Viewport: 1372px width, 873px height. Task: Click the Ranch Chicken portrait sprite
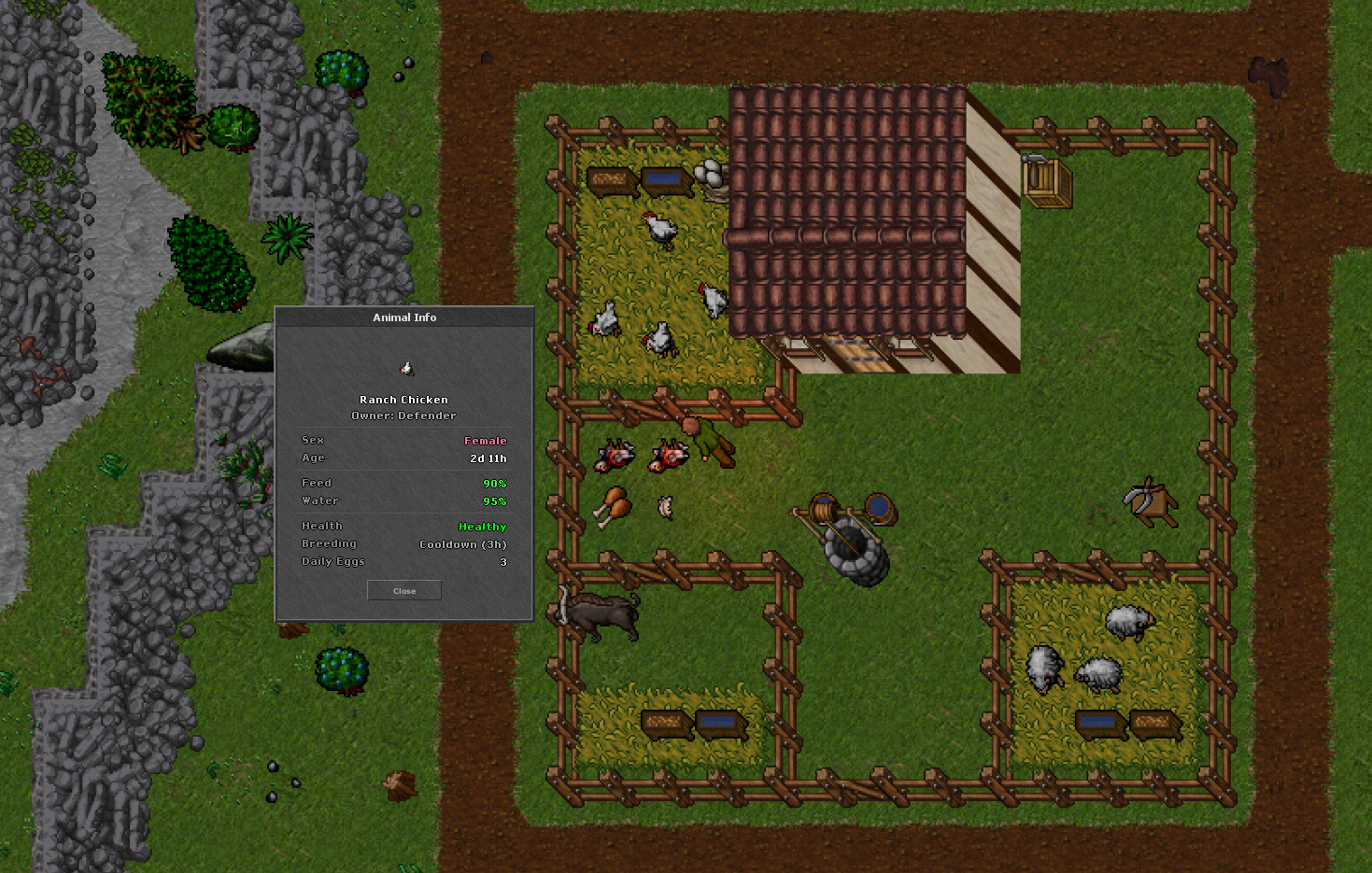pos(404,365)
